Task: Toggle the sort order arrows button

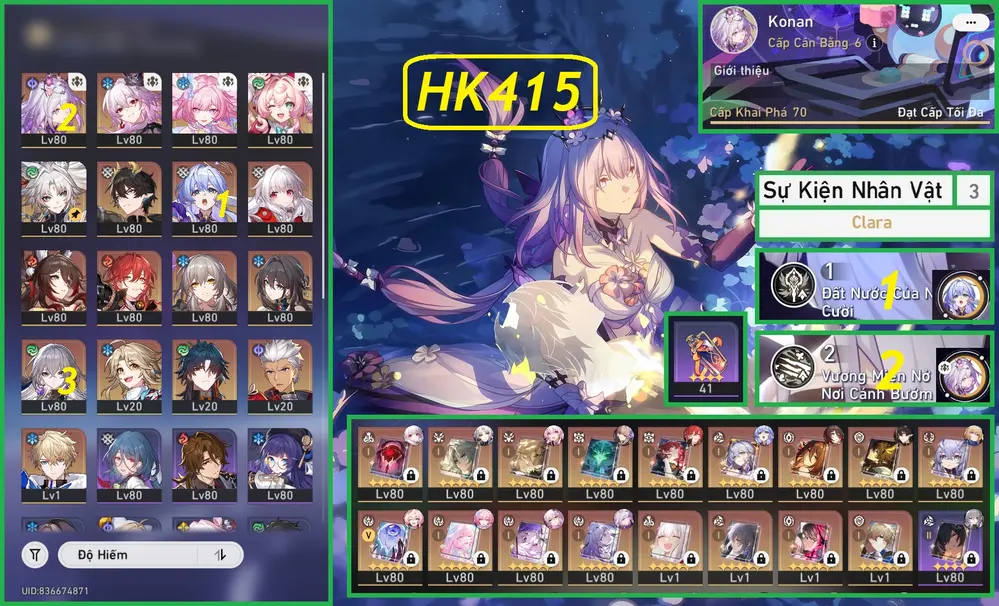Action: (x=219, y=555)
